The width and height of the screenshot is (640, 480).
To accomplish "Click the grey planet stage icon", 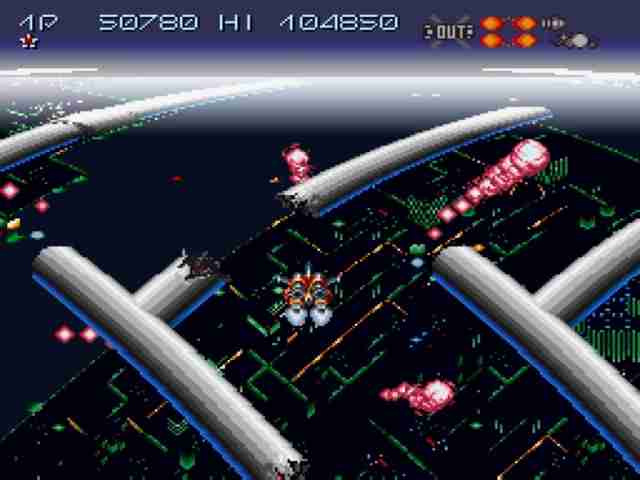I will (x=577, y=41).
